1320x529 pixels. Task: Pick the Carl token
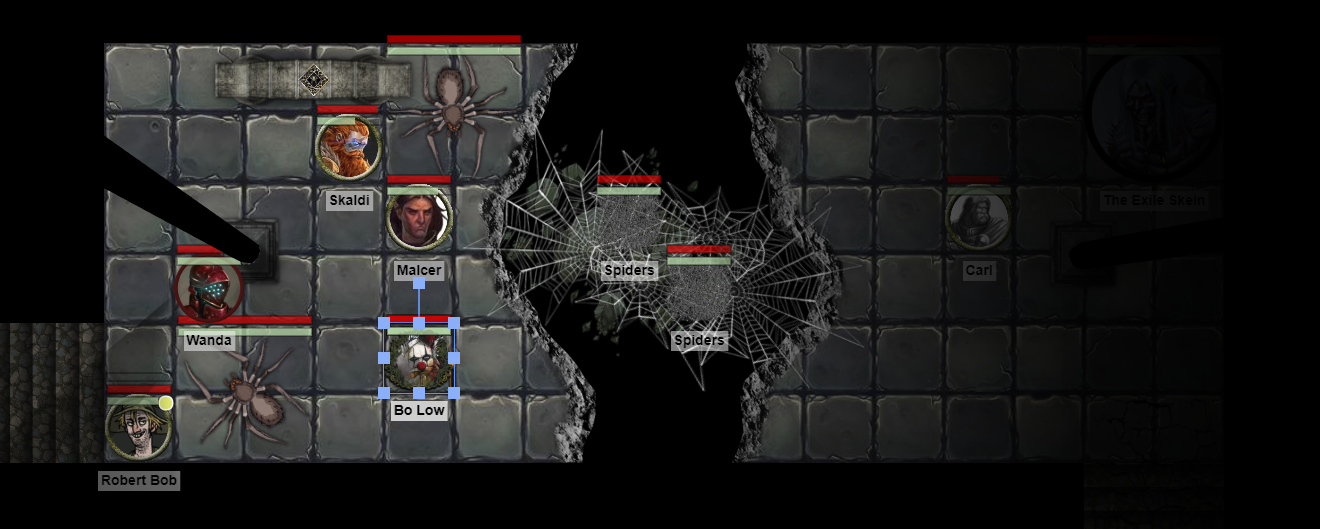(x=977, y=219)
